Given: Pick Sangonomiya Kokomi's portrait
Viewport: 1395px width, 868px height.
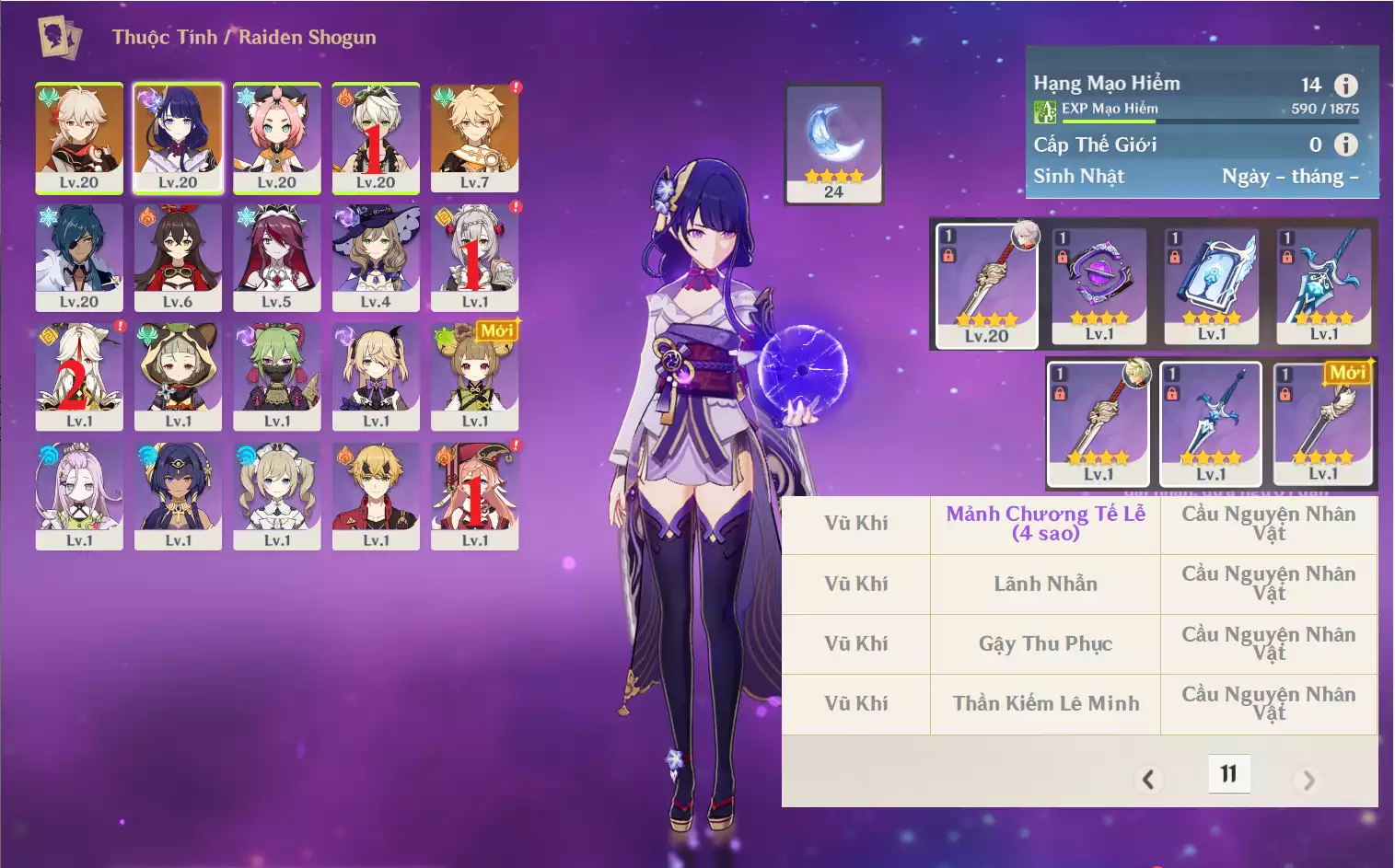Looking at the screenshot, I should click(79, 495).
